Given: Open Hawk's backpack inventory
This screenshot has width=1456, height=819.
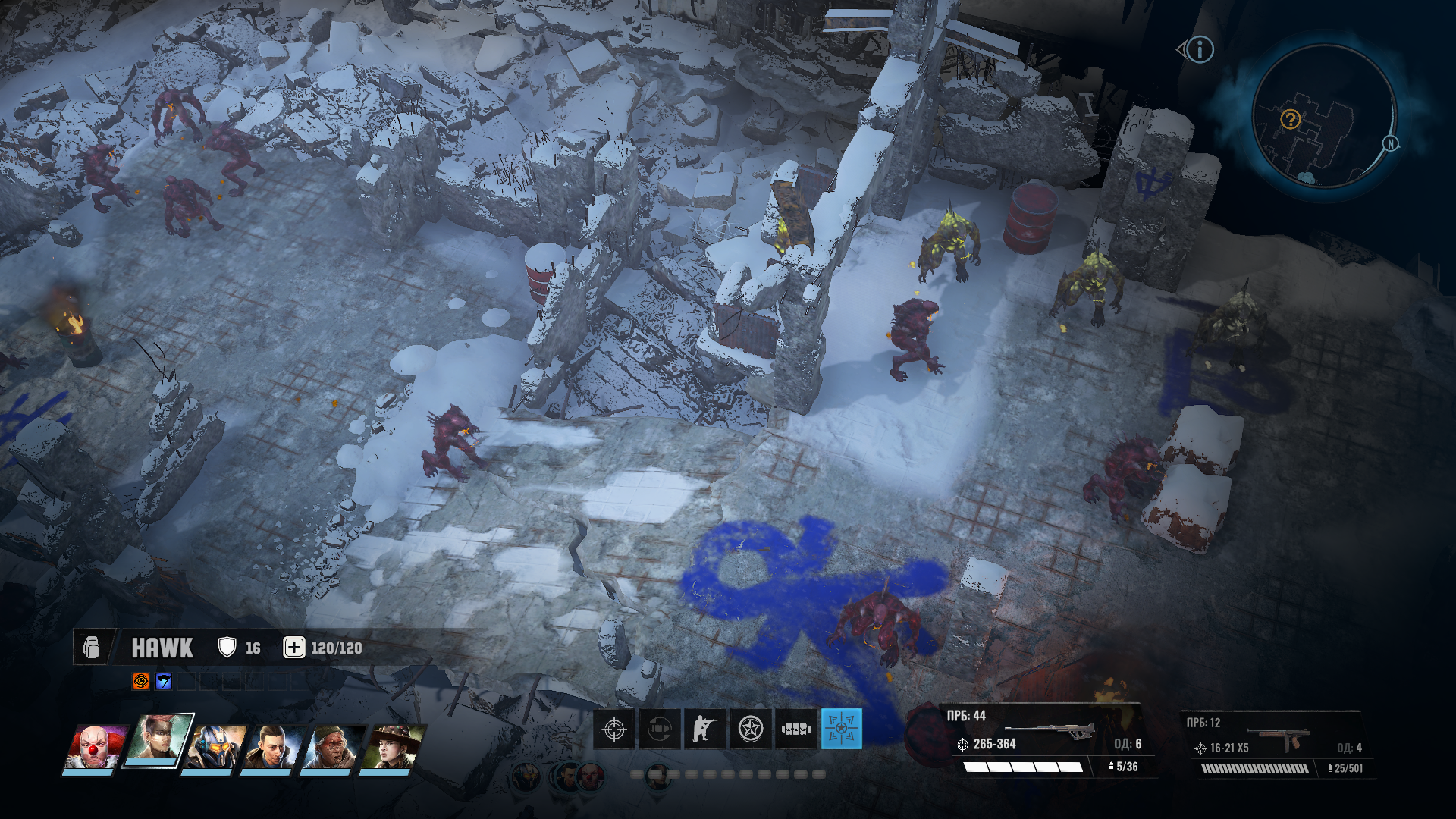Looking at the screenshot, I should coord(92,648).
